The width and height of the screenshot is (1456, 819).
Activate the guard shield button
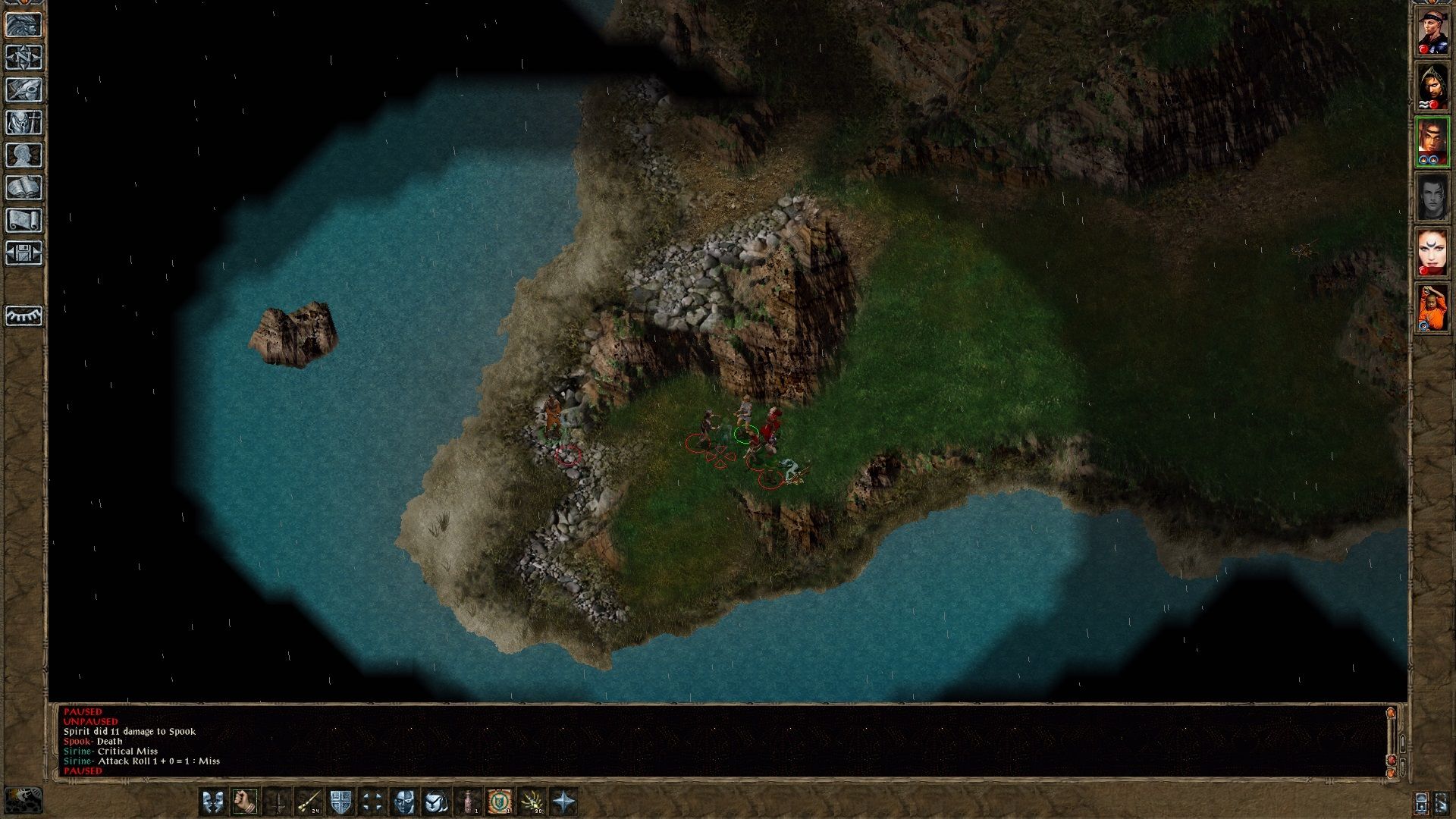(340, 801)
